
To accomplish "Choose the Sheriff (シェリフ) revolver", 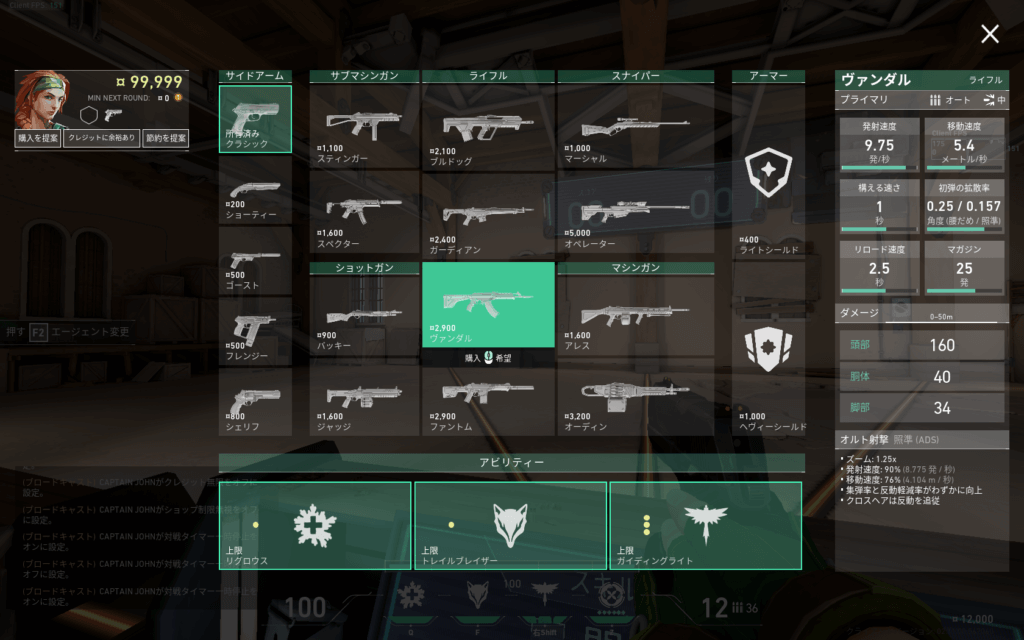I will (255, 401).
